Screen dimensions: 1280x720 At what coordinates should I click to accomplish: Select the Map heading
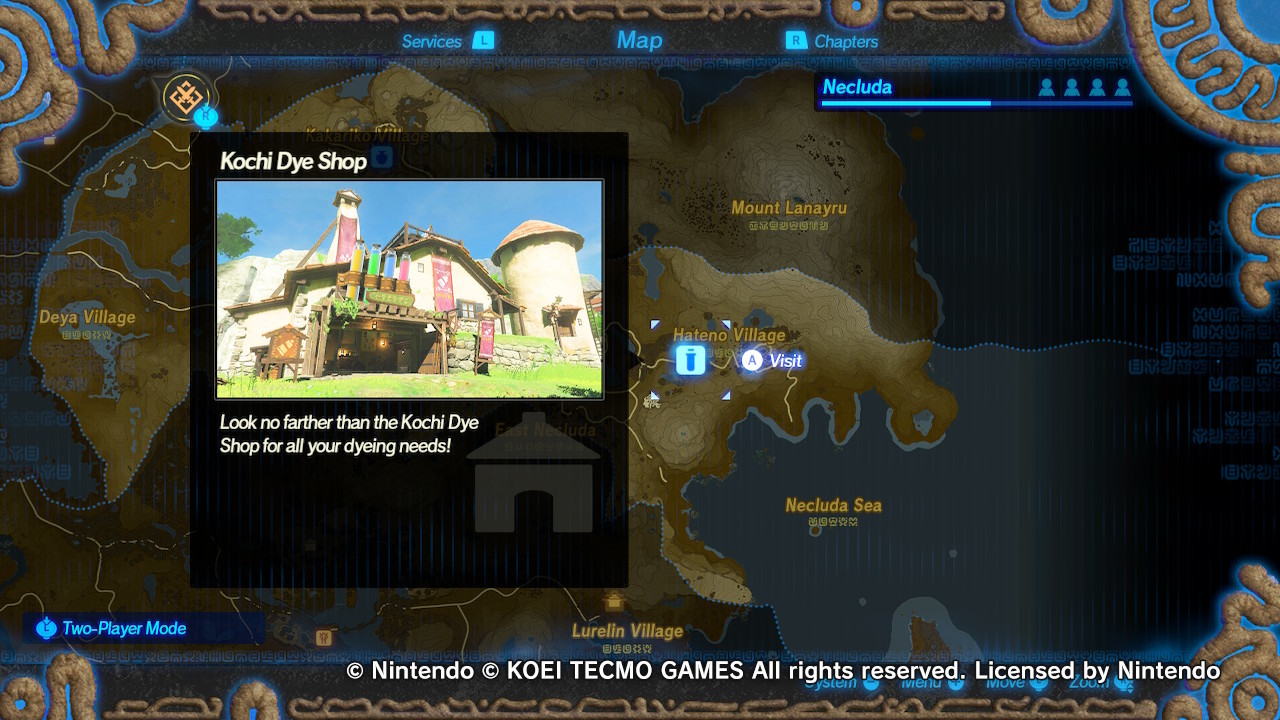coord(639,39)
